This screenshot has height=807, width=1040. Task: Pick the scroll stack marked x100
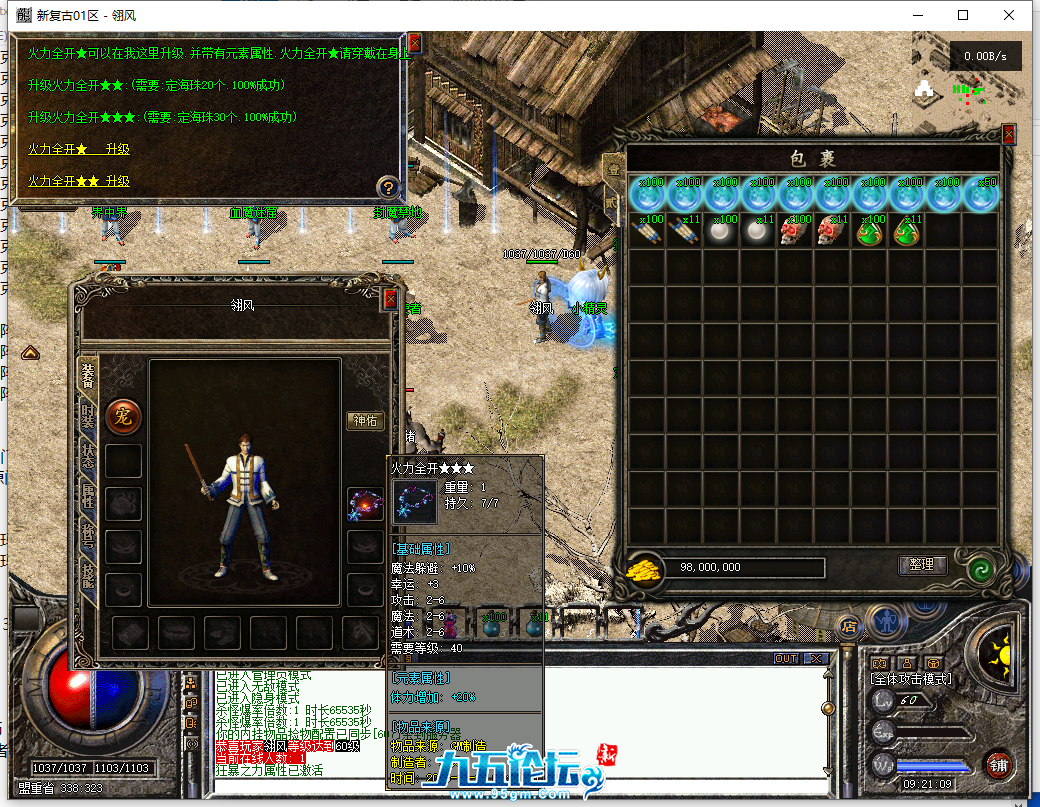click(647, 231)
